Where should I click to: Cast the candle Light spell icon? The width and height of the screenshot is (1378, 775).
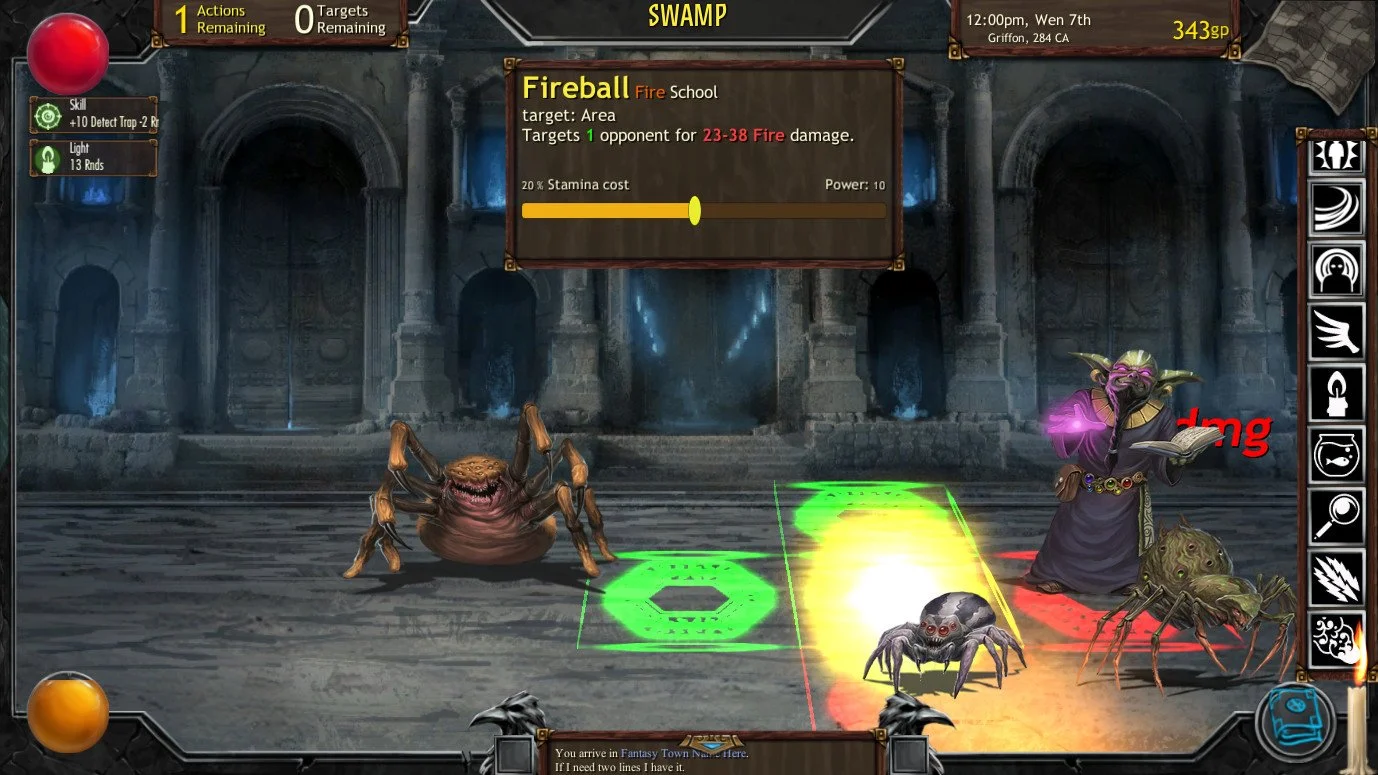click(1337, 394)
